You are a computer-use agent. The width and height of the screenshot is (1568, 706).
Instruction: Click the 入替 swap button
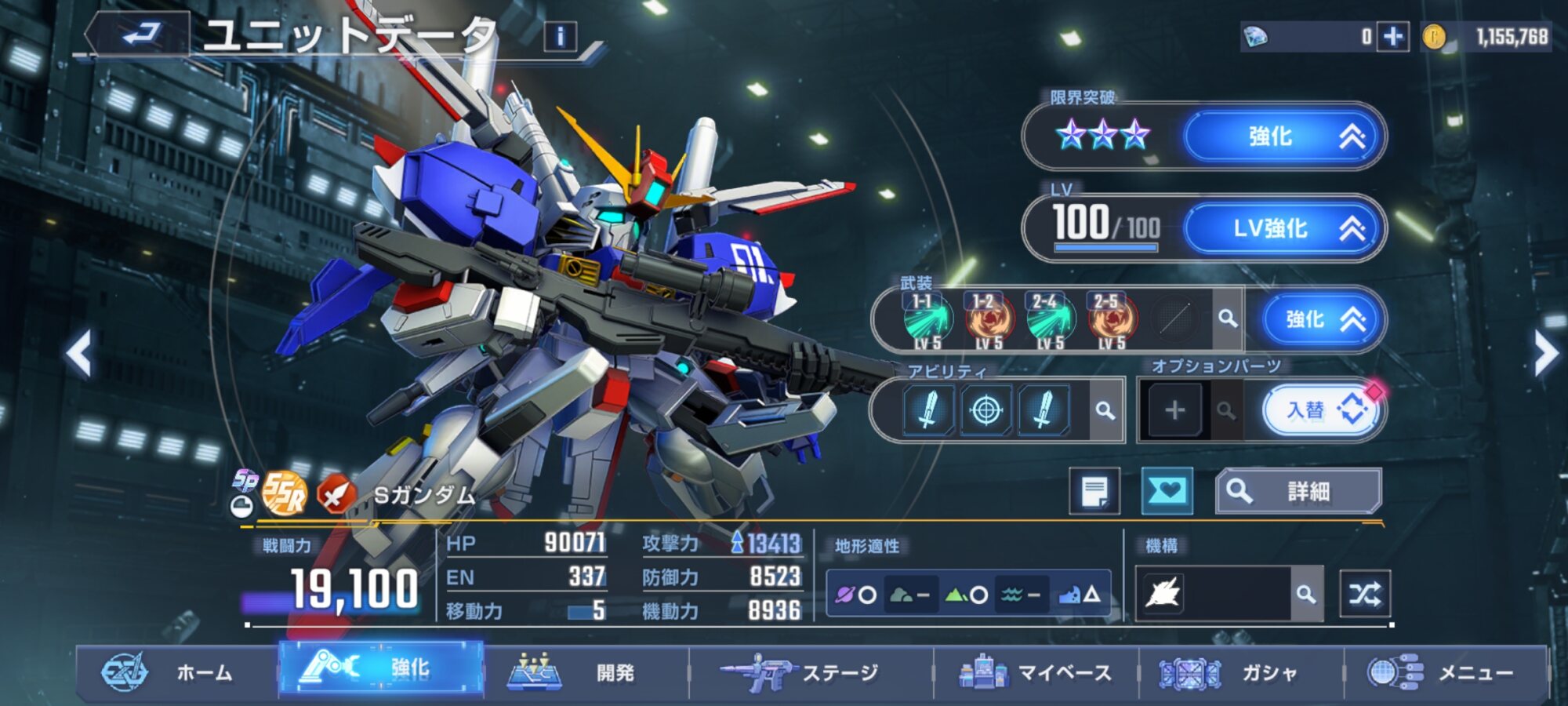(1322, 410)
